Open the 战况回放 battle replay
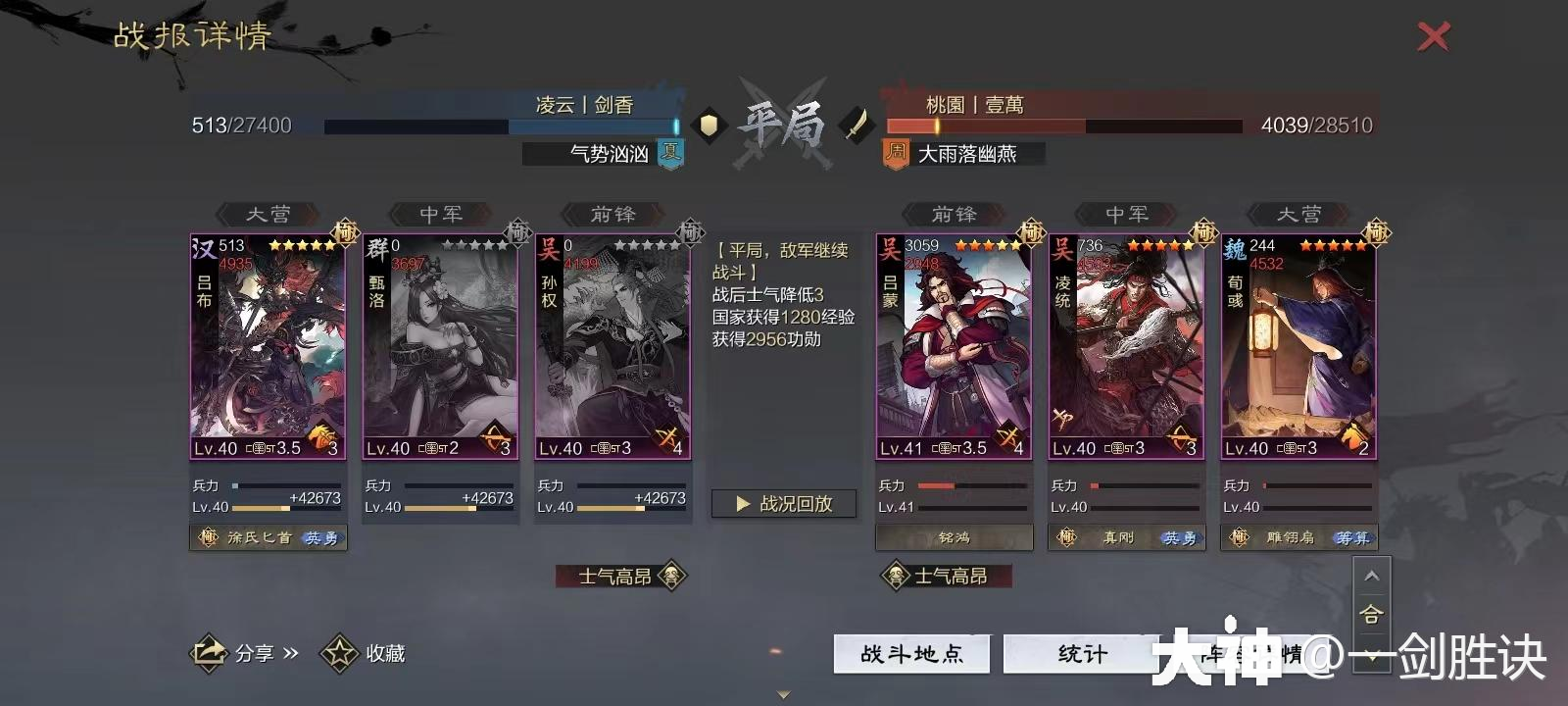Image resolution: width=1568 pixels, height=706 pixels. 783,503
